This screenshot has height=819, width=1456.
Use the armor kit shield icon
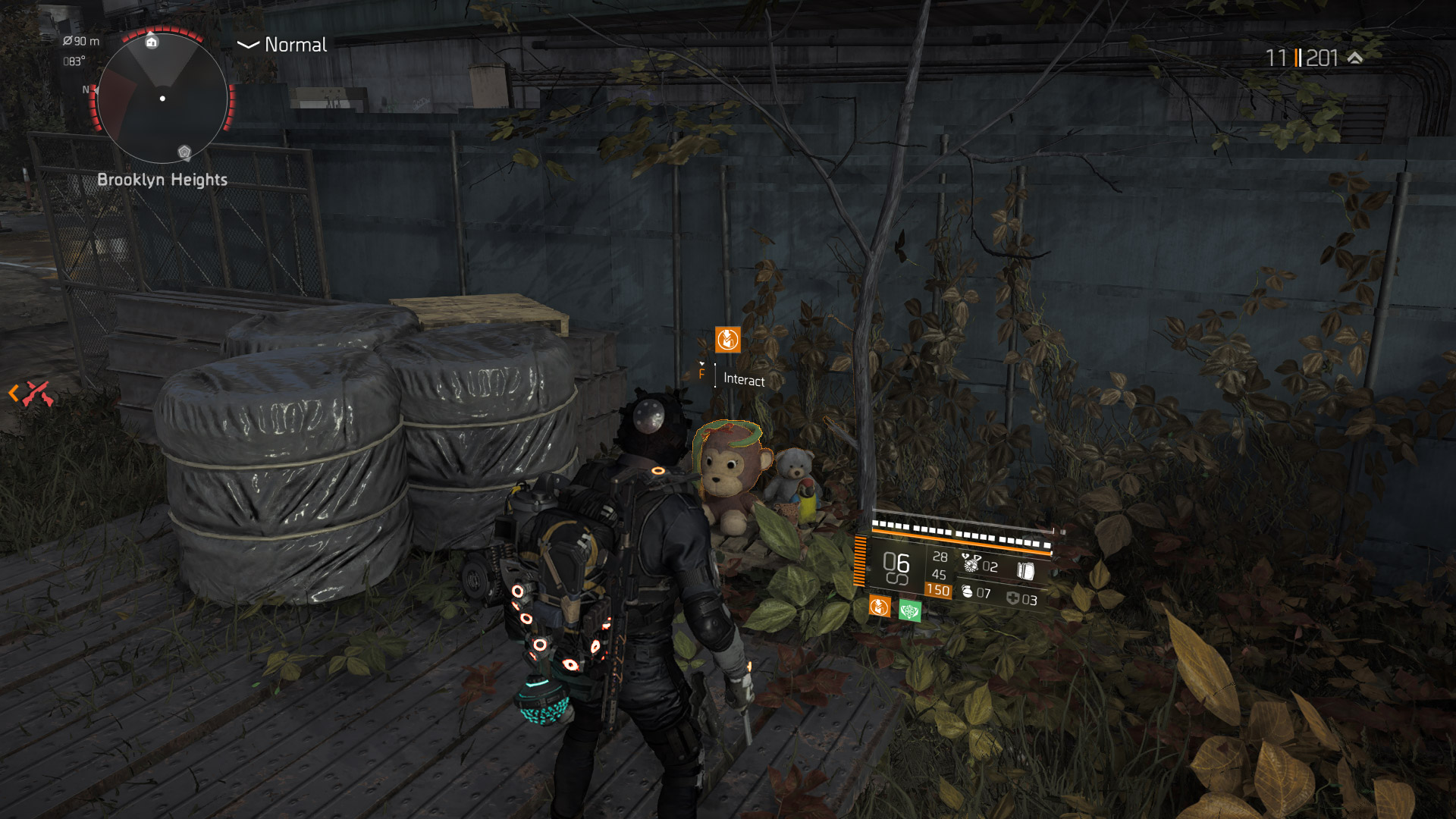pyautogui.click(x=1012, y=598)
